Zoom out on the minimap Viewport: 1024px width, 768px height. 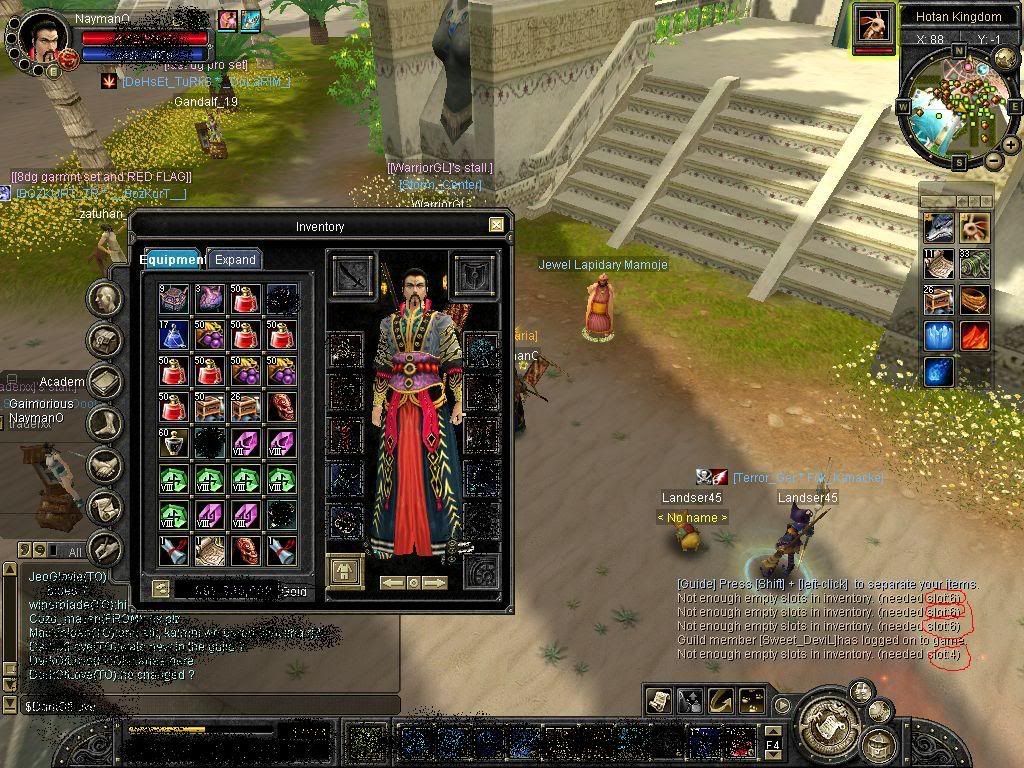pyautogui.click(x=993, y=161)
